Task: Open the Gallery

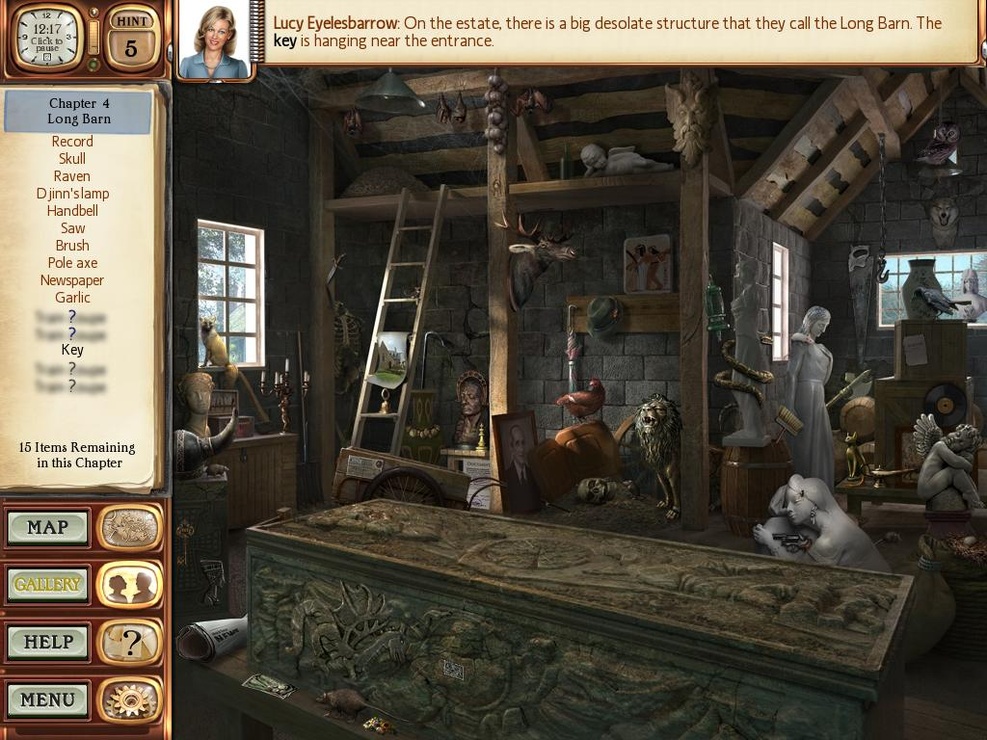Action: tap(48, 585)
